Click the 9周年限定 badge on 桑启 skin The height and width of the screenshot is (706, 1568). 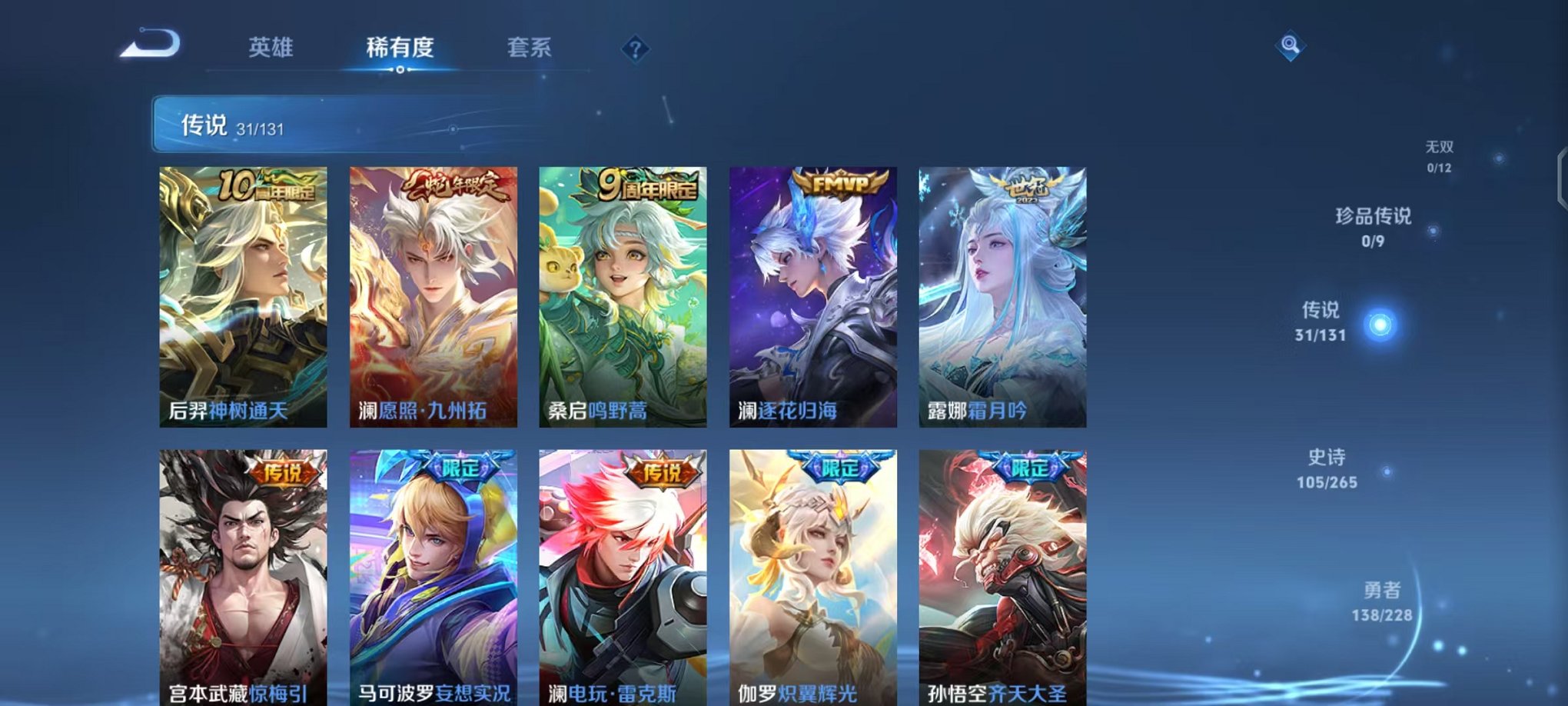click(x=649, y=185)
